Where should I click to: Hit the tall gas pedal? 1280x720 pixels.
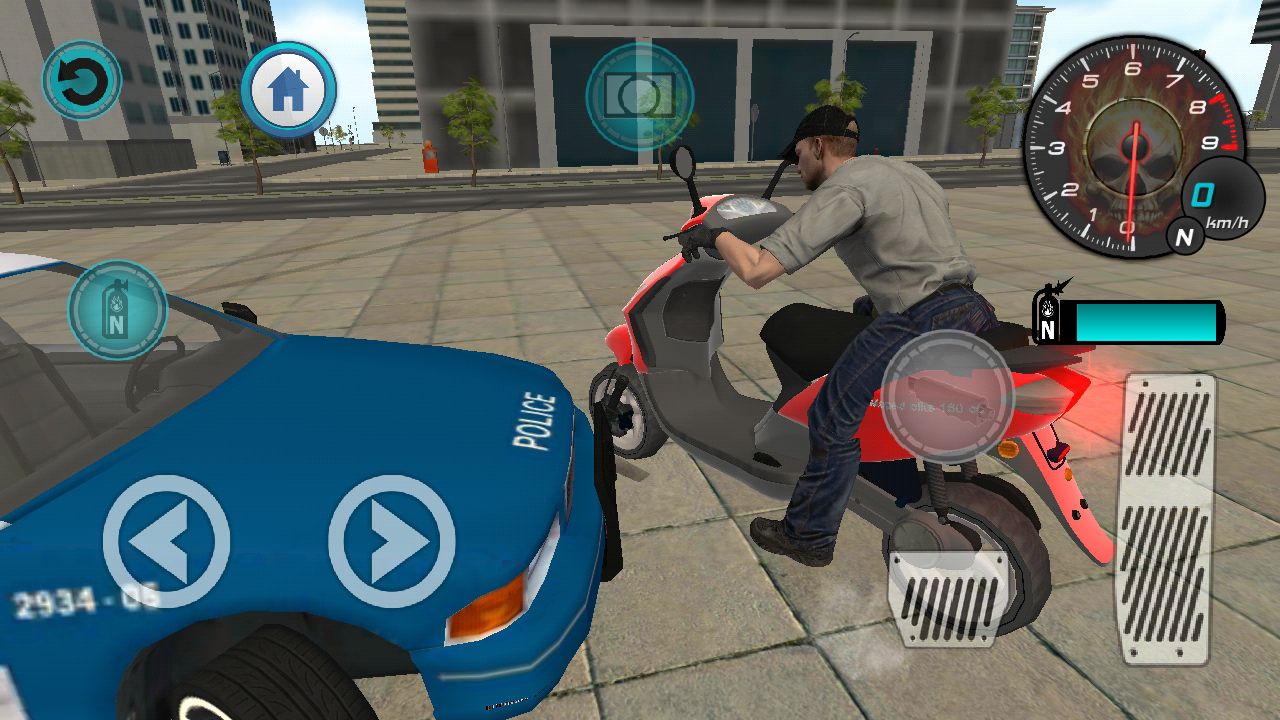[x=1169, y=518]
